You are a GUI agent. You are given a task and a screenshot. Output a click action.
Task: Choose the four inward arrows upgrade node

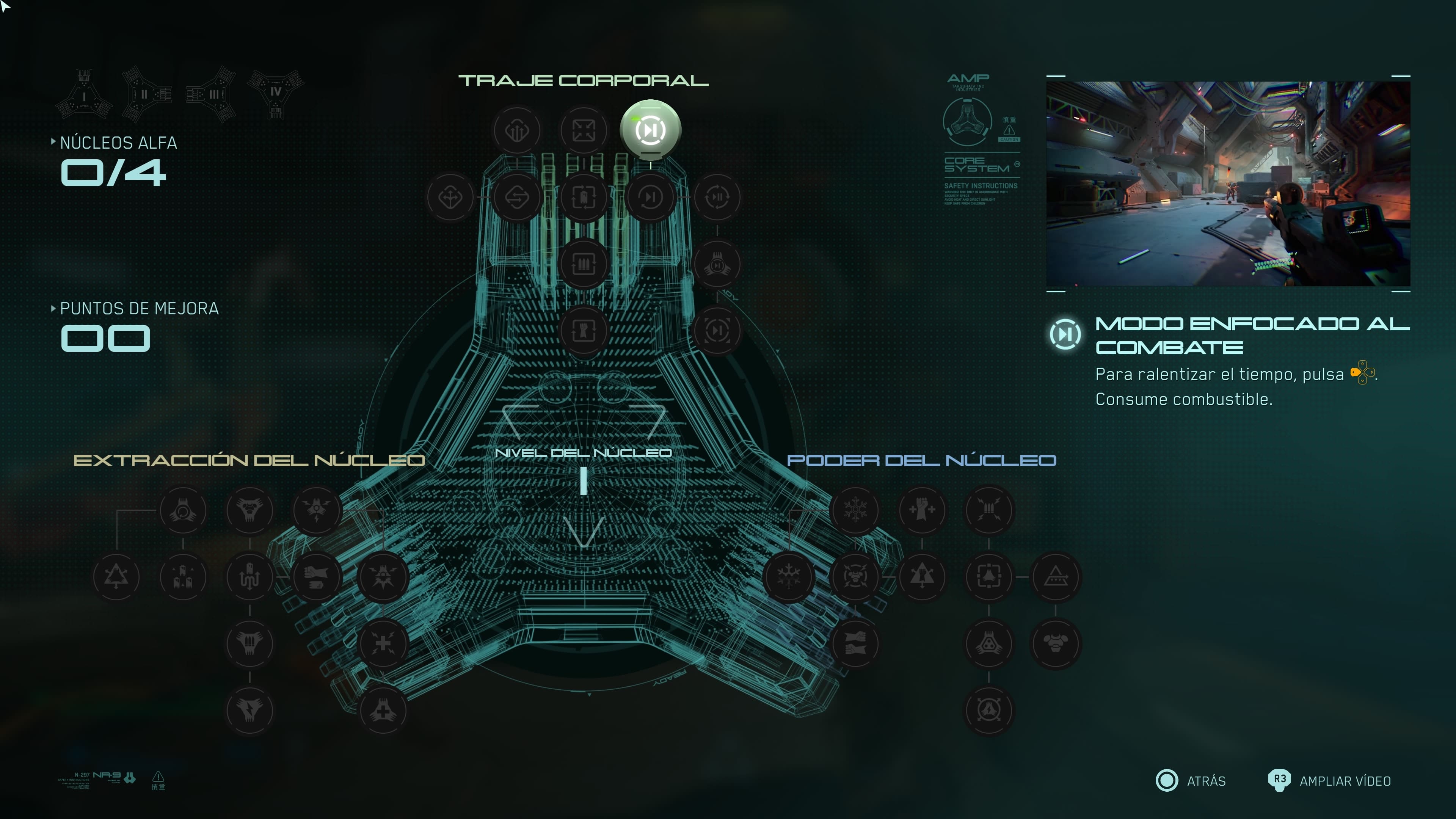(583, 130)
